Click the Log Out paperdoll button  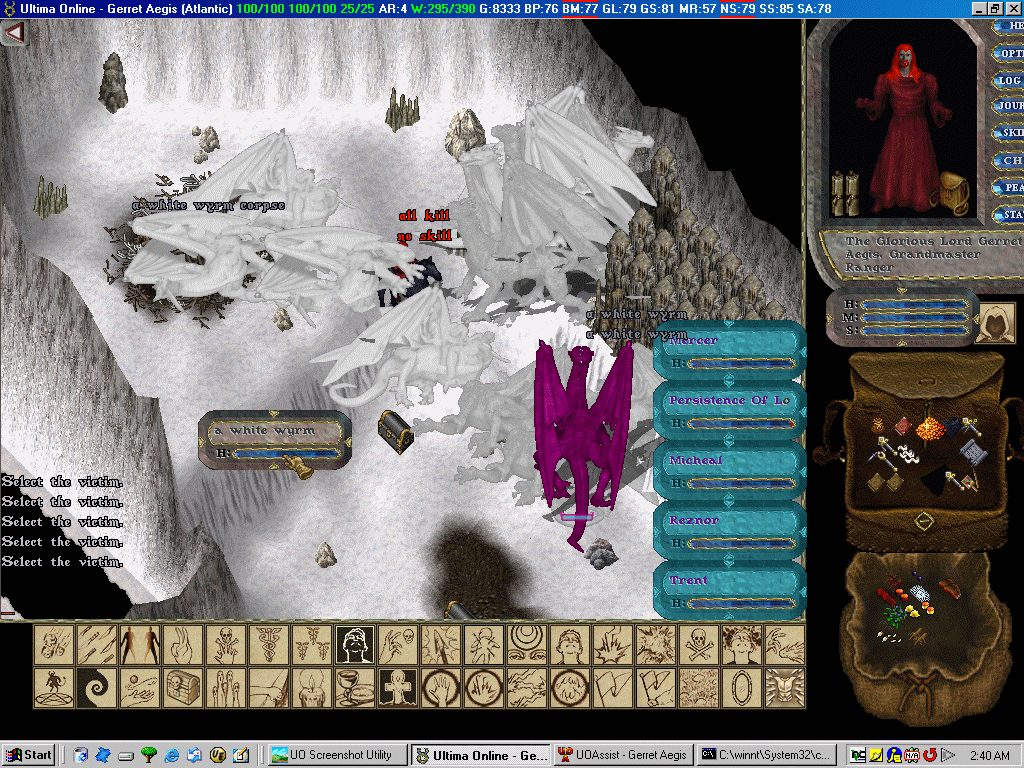tap(1010, 80)
